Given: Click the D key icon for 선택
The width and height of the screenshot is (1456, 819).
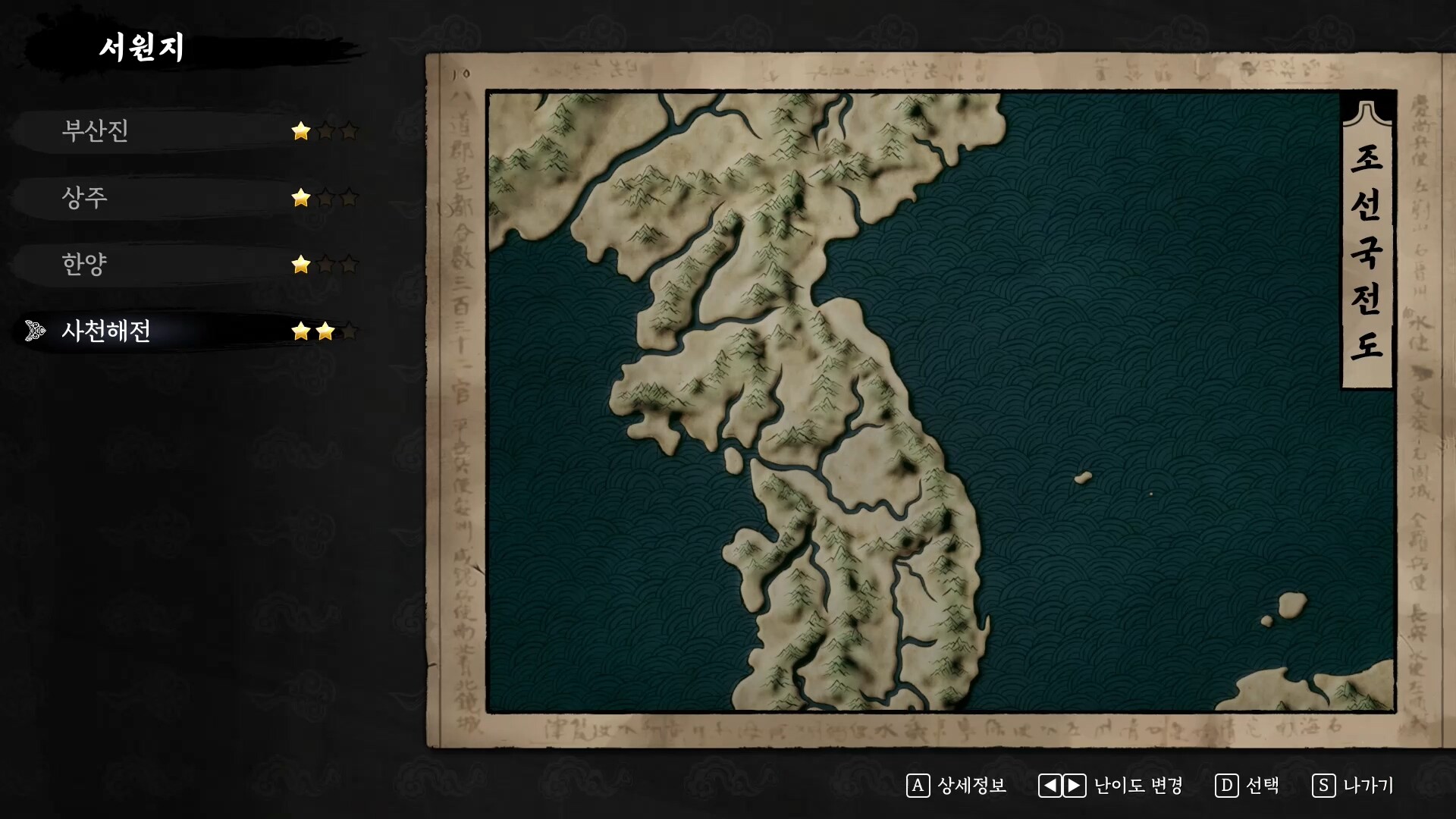Looking at the screenshot, I should coord(1228,786).
